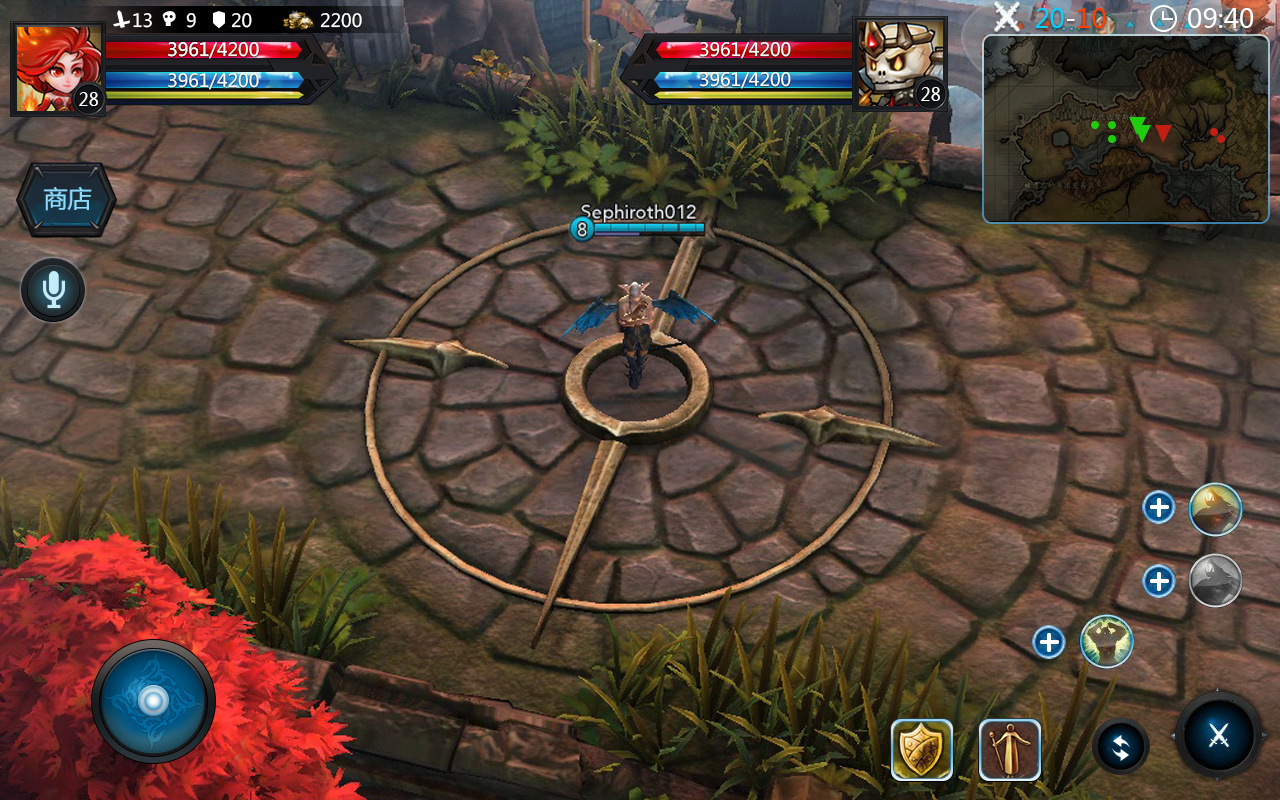Screen dimensions: 1280x800
Task: Select the red-haired hero portrait
Action: (x=58, y=68)
